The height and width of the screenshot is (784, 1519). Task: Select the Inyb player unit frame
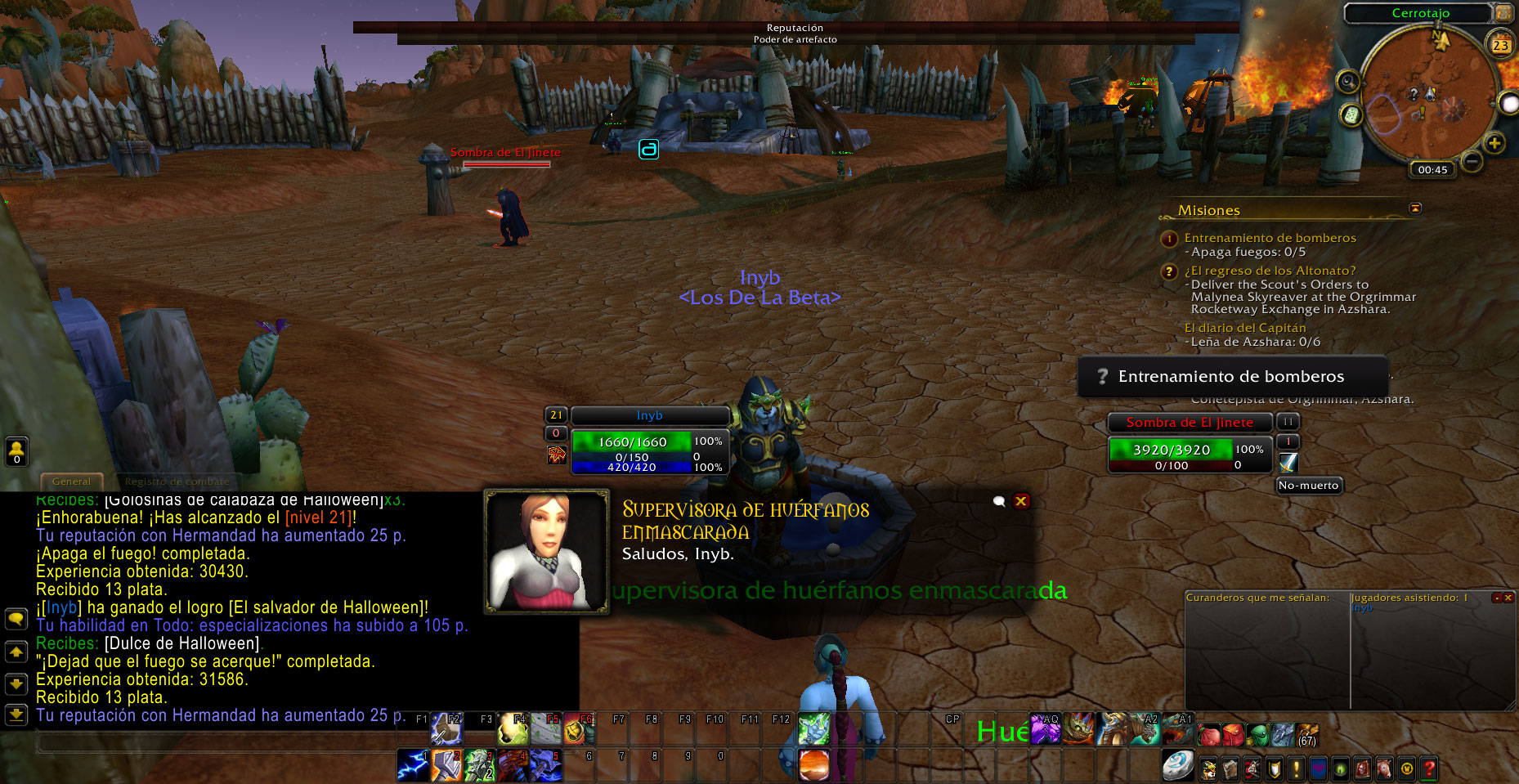[x=649, y=415]
